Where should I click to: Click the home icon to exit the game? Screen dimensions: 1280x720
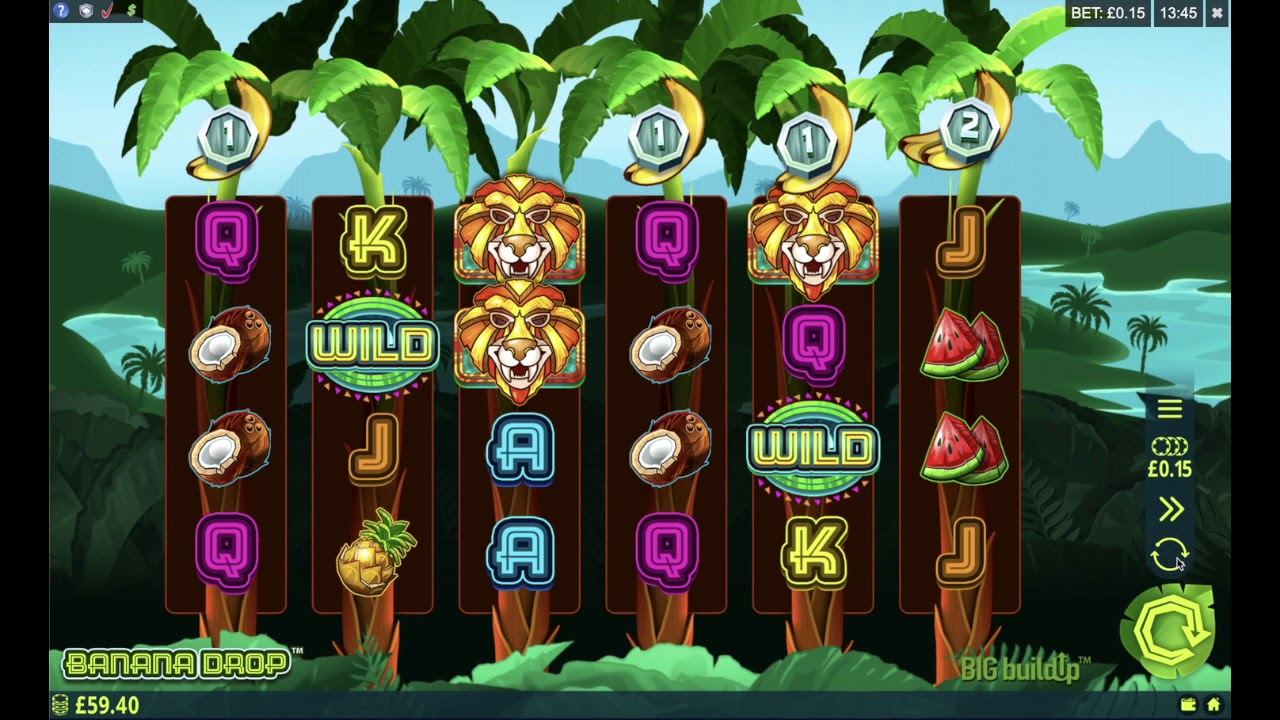click(1213, 705)
